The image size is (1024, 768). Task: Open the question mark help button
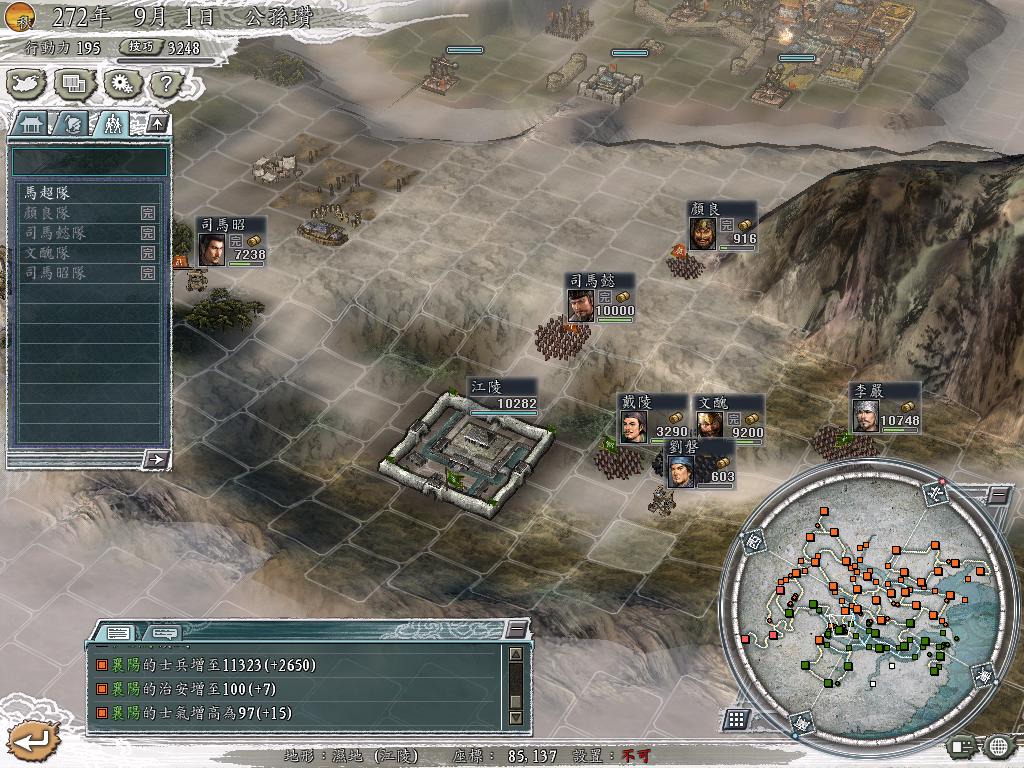pos(166,84)
